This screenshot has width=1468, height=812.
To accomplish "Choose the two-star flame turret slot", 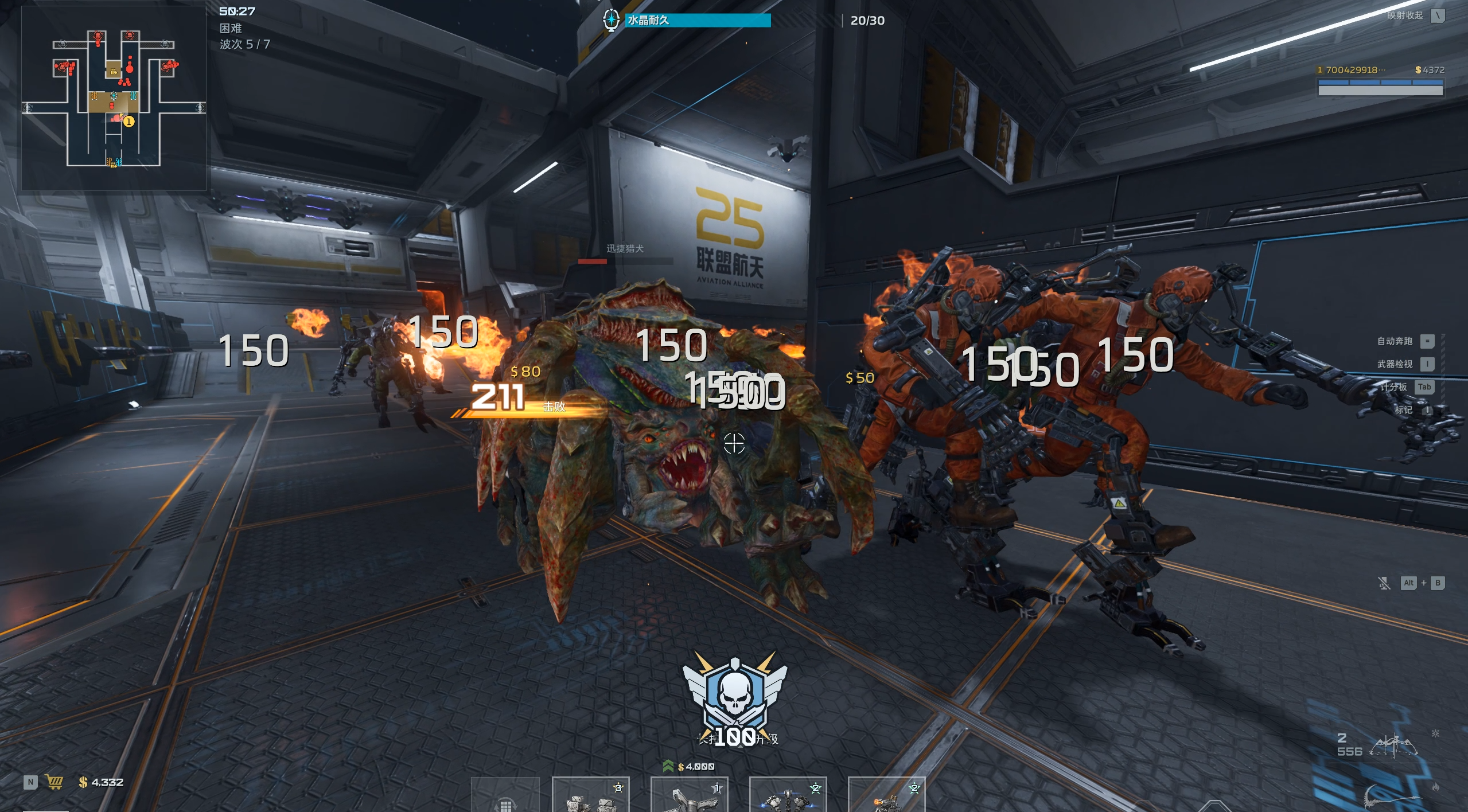I will pos(886,796).
